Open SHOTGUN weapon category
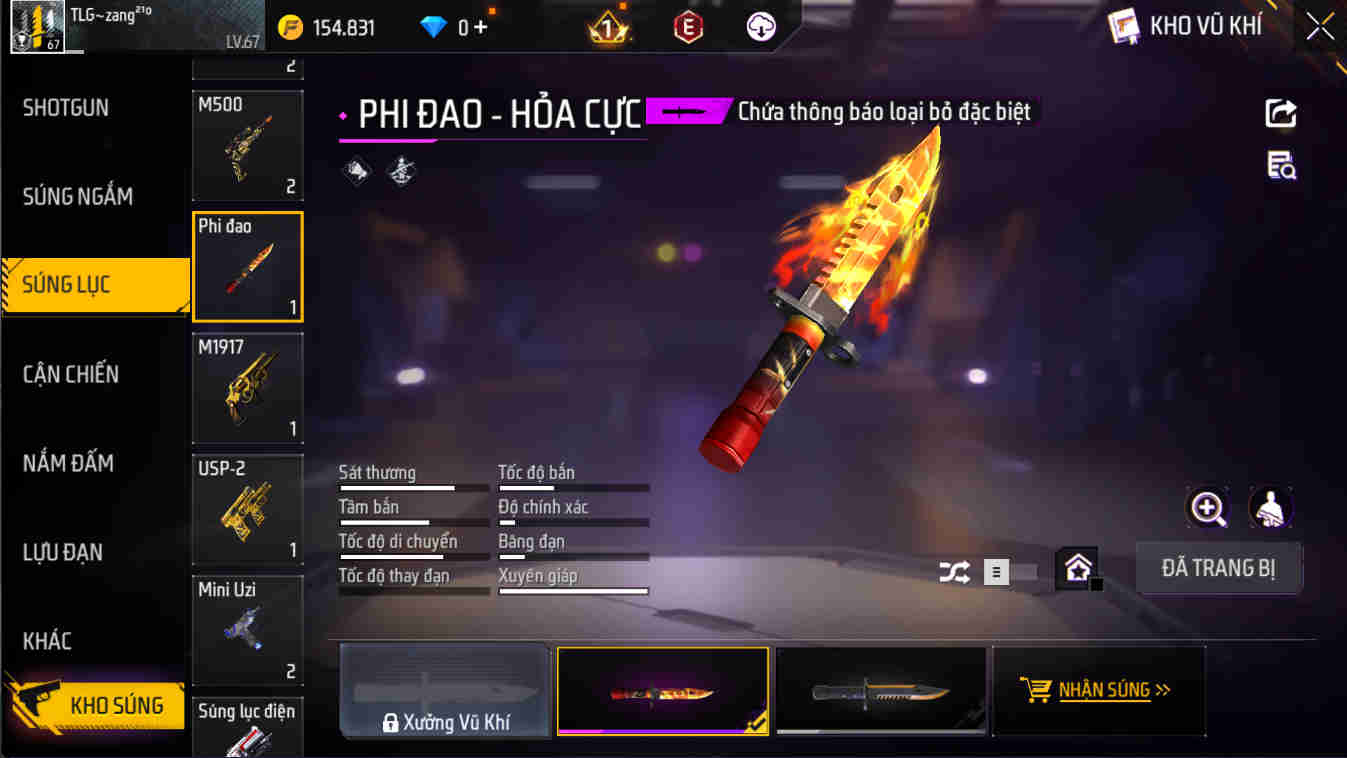Viewport: 1347px width, 758px height. 66,108
